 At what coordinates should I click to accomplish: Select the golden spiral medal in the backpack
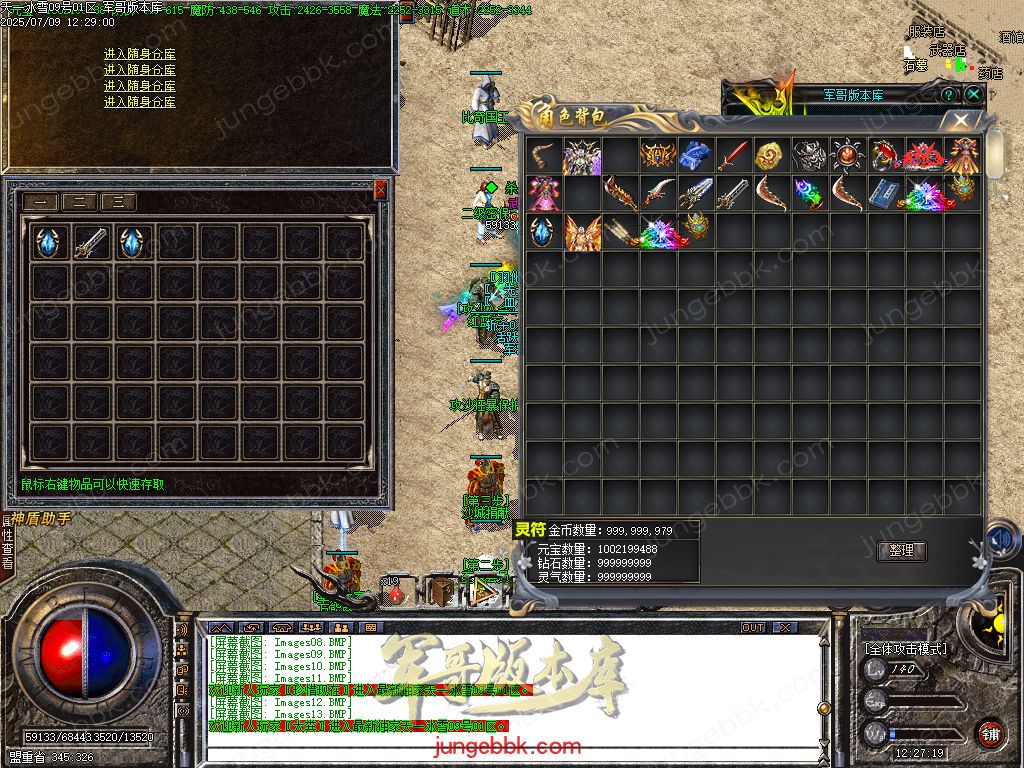[x=770, y=155]
